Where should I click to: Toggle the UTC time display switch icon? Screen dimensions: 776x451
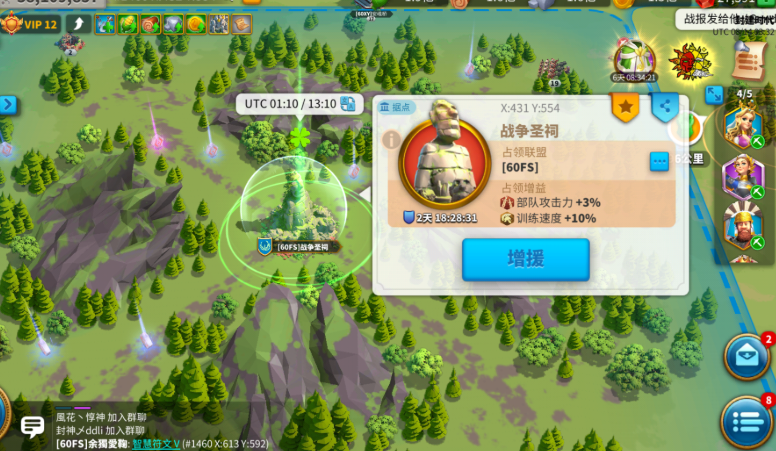(347, 104)
